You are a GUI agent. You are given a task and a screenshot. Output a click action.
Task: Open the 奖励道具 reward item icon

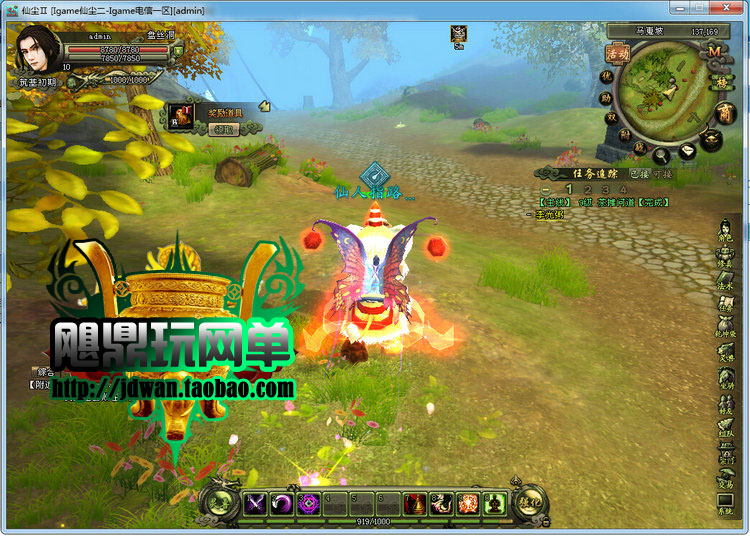(x=181, y=114)
